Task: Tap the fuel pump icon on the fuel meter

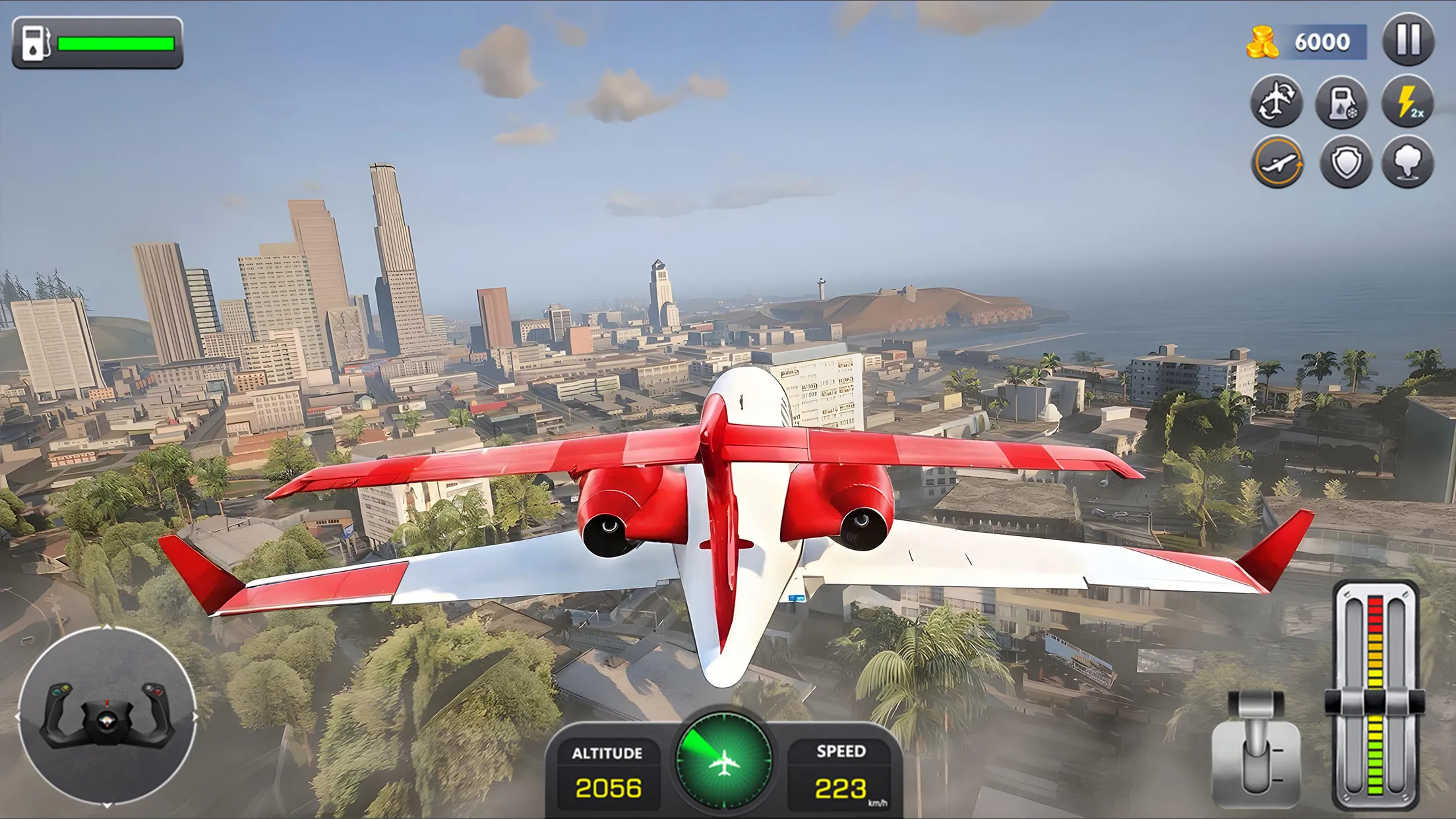Action: [36, 41]
